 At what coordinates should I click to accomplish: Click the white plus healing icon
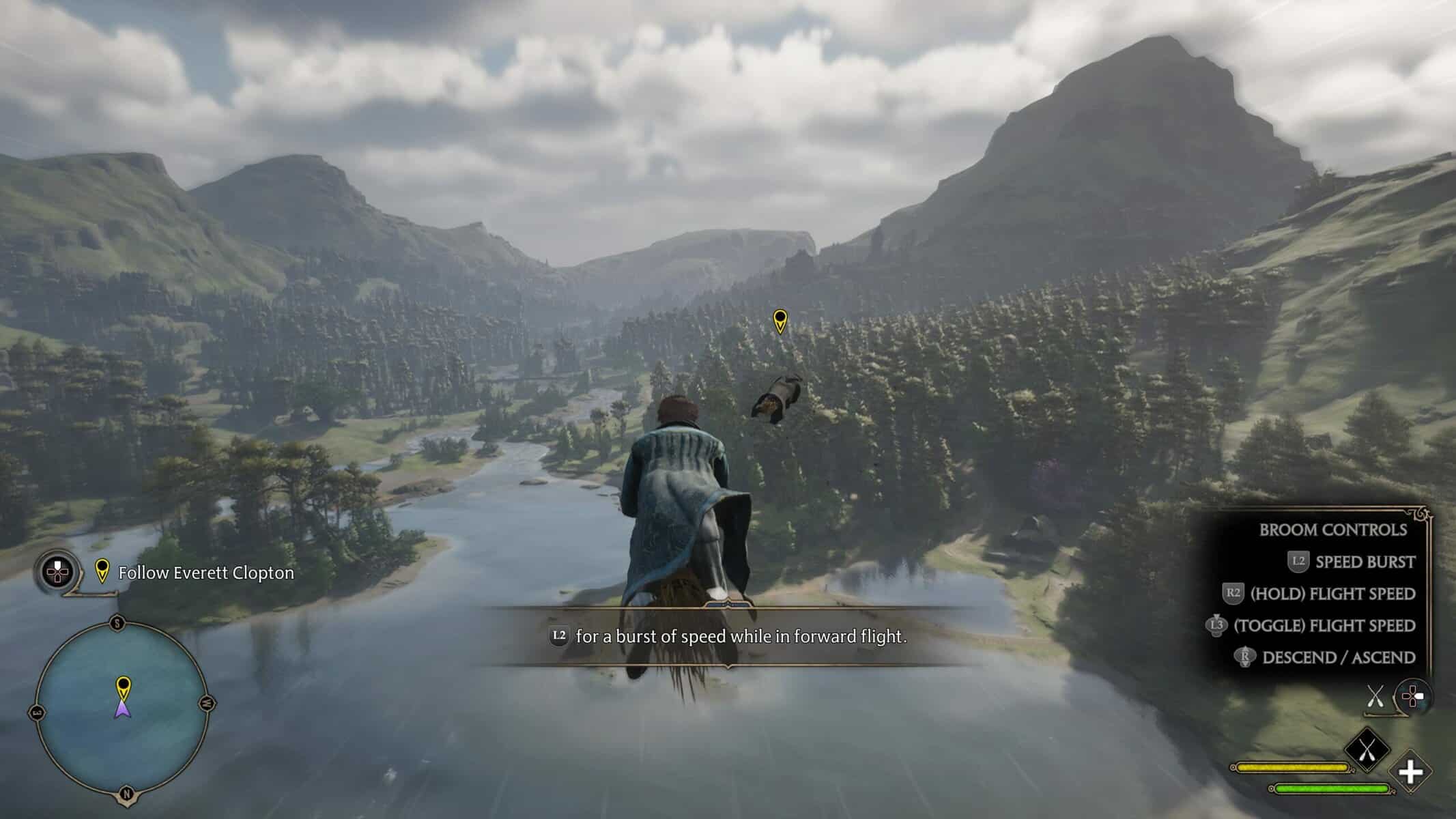[1410, 773]
